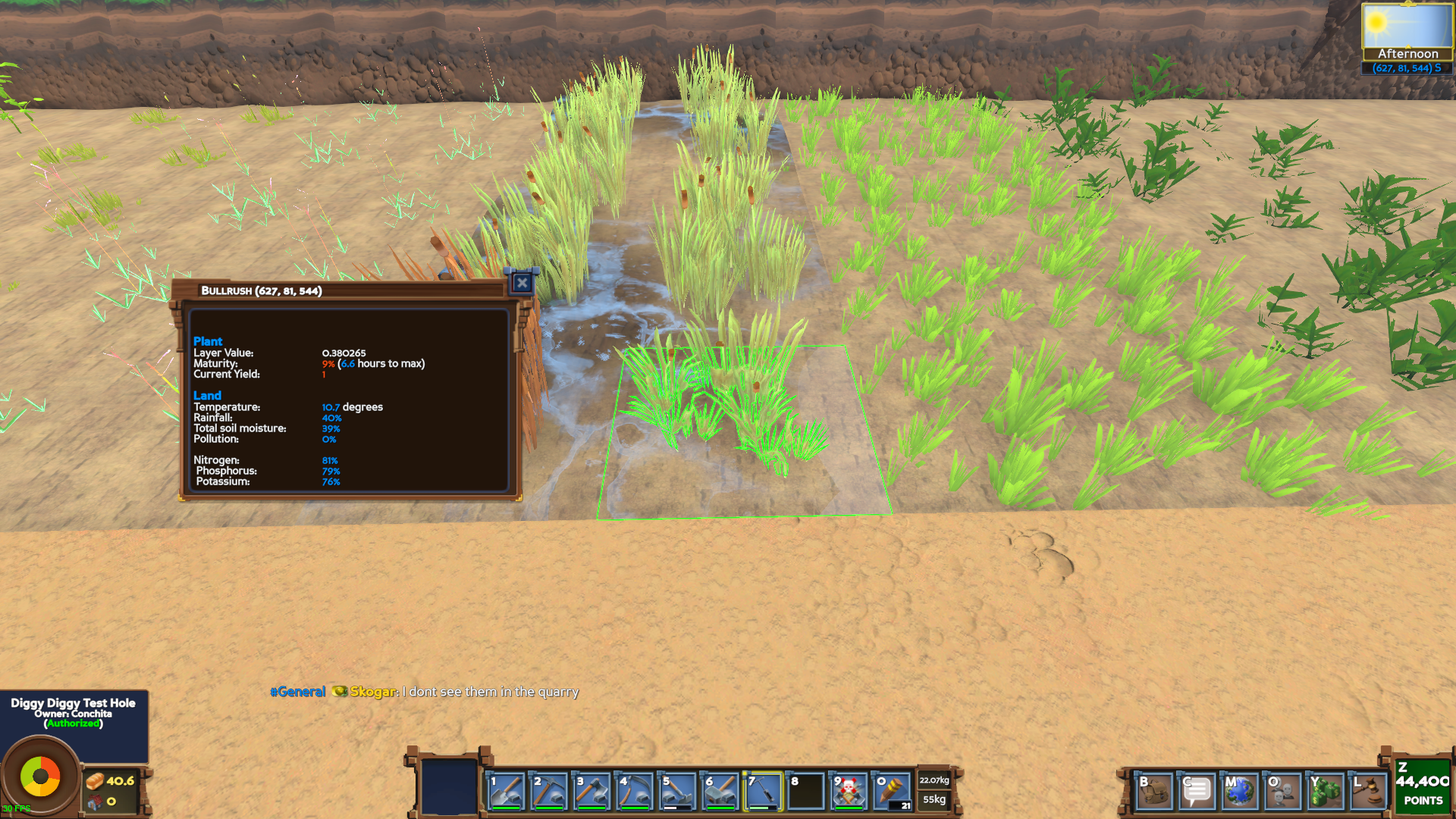Open the skill points panel

[1422, 786]
